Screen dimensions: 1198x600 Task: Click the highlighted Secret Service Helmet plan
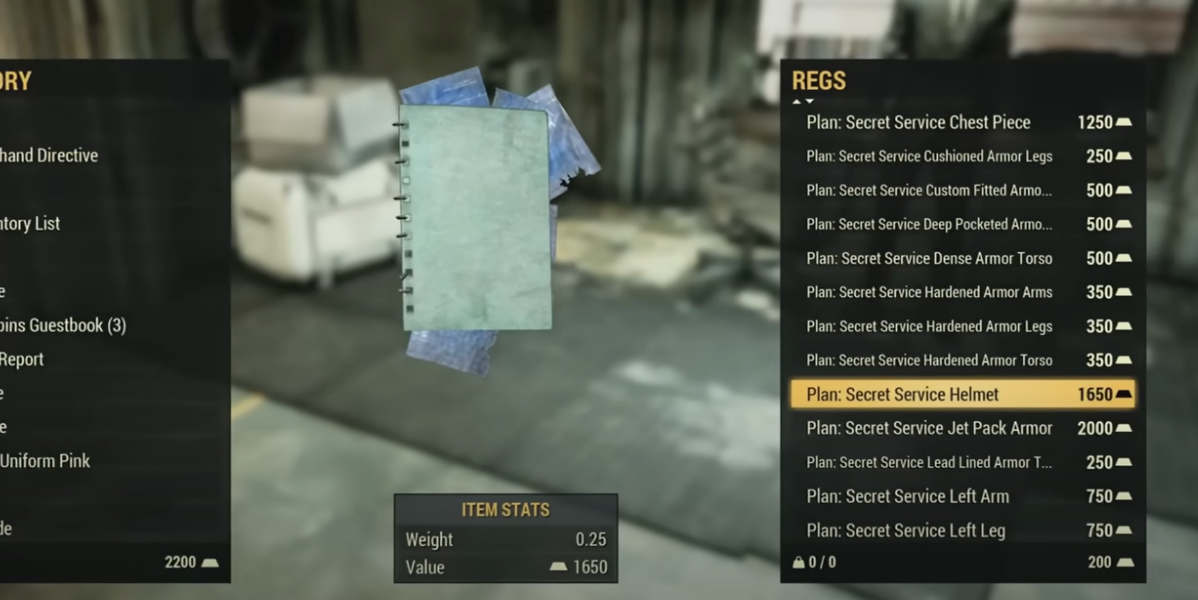click(x=902, y=395)
